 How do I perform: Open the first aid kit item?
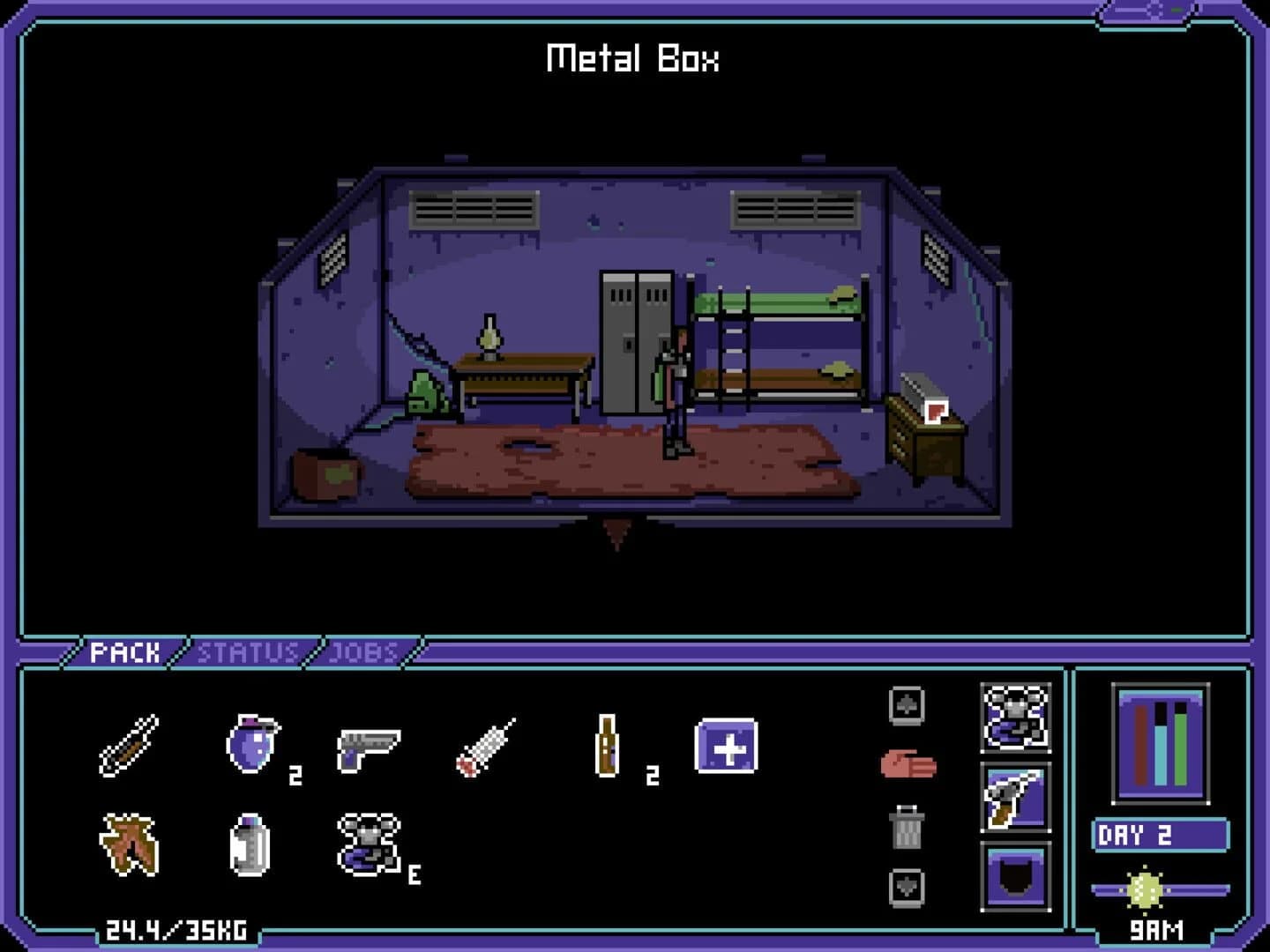pyautogui.click(x=726, y=750)
